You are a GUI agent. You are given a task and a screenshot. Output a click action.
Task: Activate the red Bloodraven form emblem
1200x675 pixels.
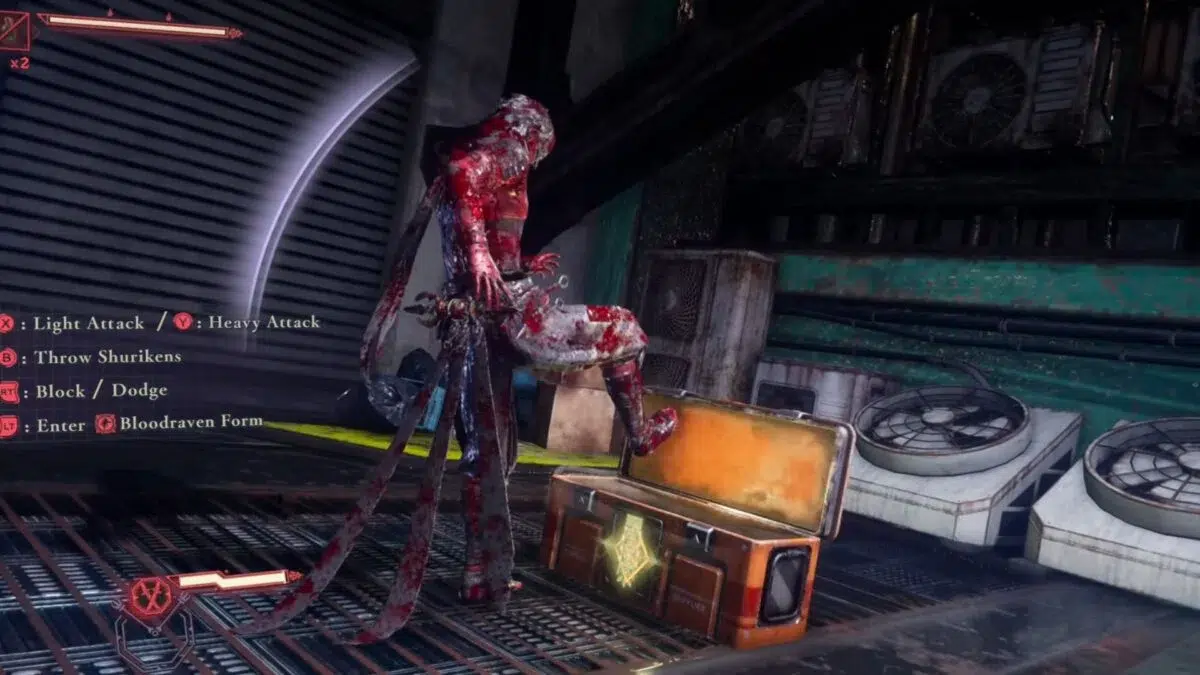point(152,597)
